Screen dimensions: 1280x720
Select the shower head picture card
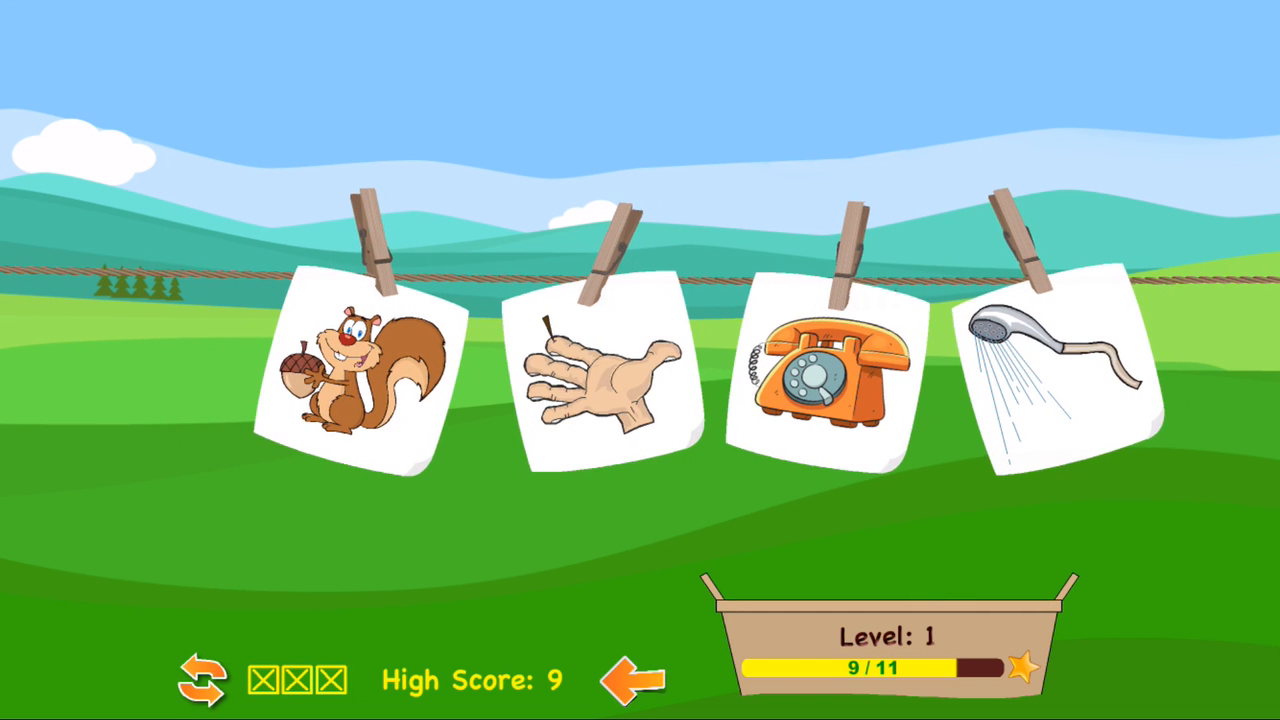(1055, 365)
